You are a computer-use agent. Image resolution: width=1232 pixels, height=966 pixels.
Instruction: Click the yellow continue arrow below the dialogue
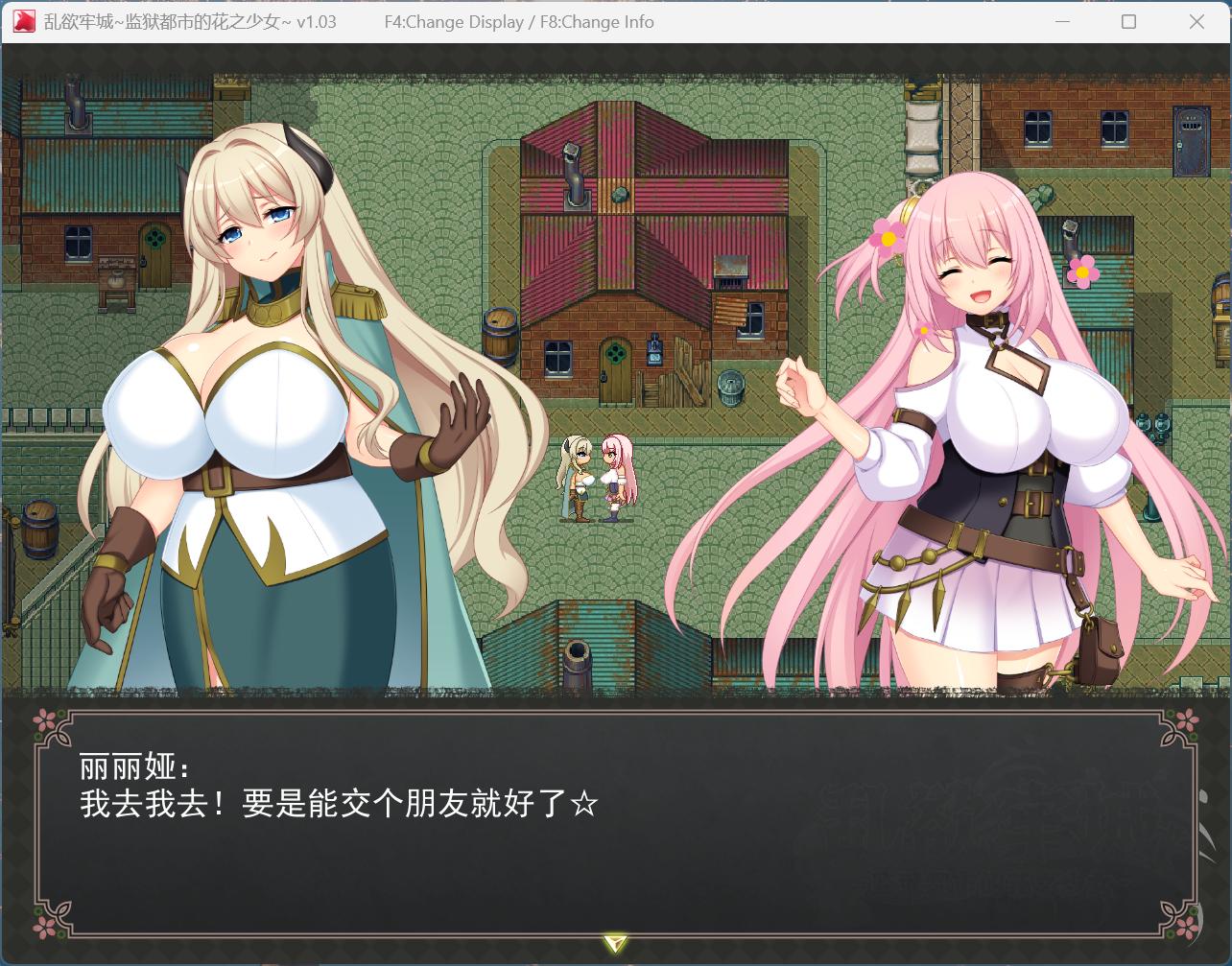(x=615, y=944)
